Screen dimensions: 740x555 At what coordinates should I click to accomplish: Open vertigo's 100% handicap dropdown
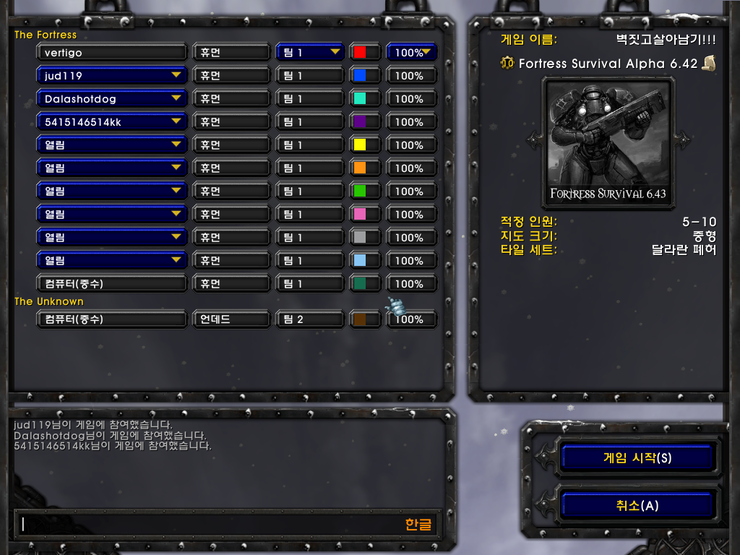click(x=411, y=52)
